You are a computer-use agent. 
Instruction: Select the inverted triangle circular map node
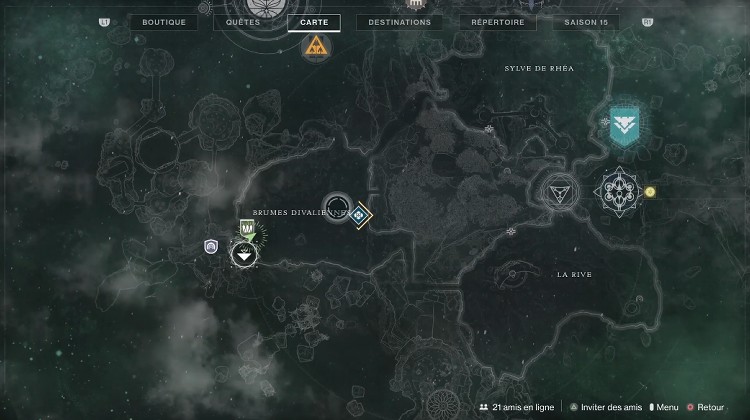pyautogui.click(x=555, y=190)
